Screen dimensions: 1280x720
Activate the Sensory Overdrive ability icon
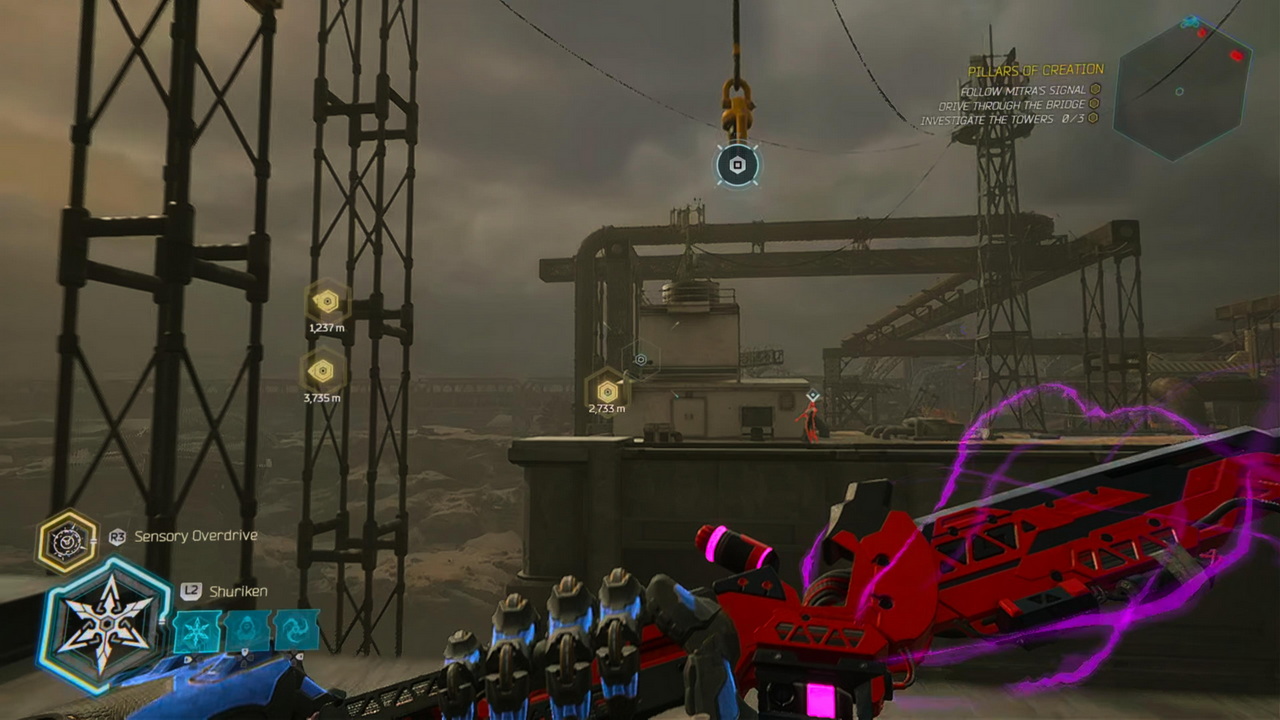(x=67, y=541)
